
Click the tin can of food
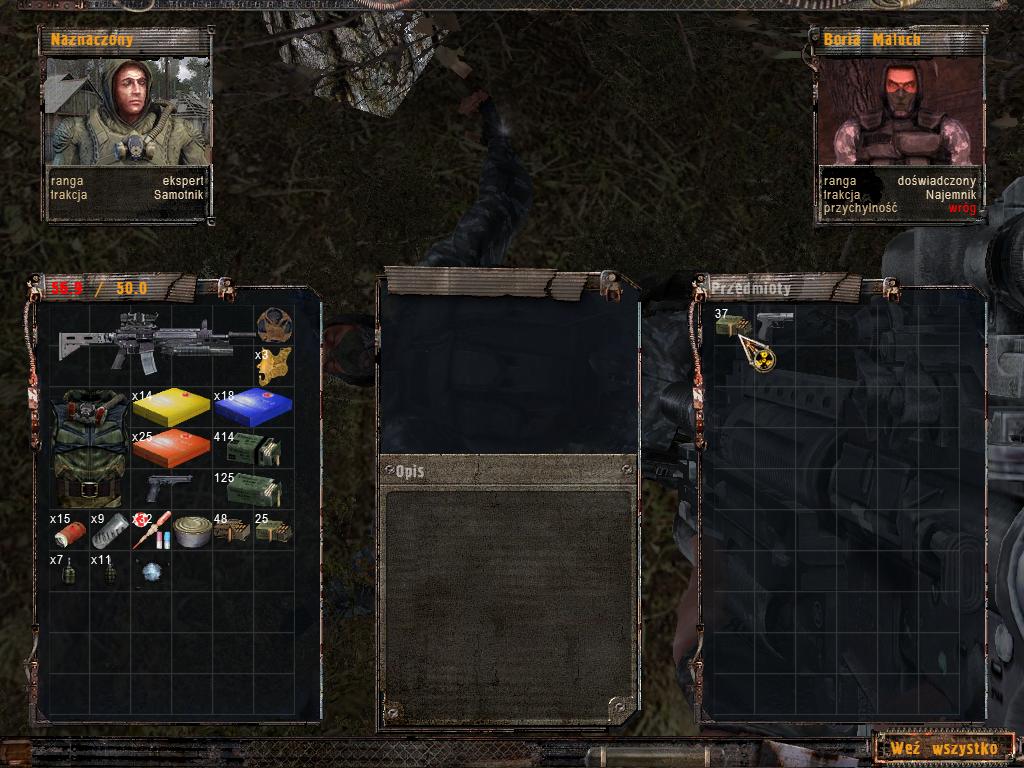[x=192, y=530]
